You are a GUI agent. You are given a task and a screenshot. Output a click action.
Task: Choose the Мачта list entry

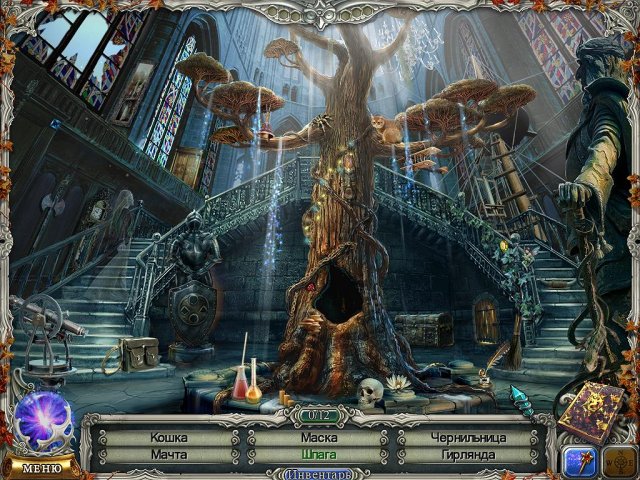point(168,454)
